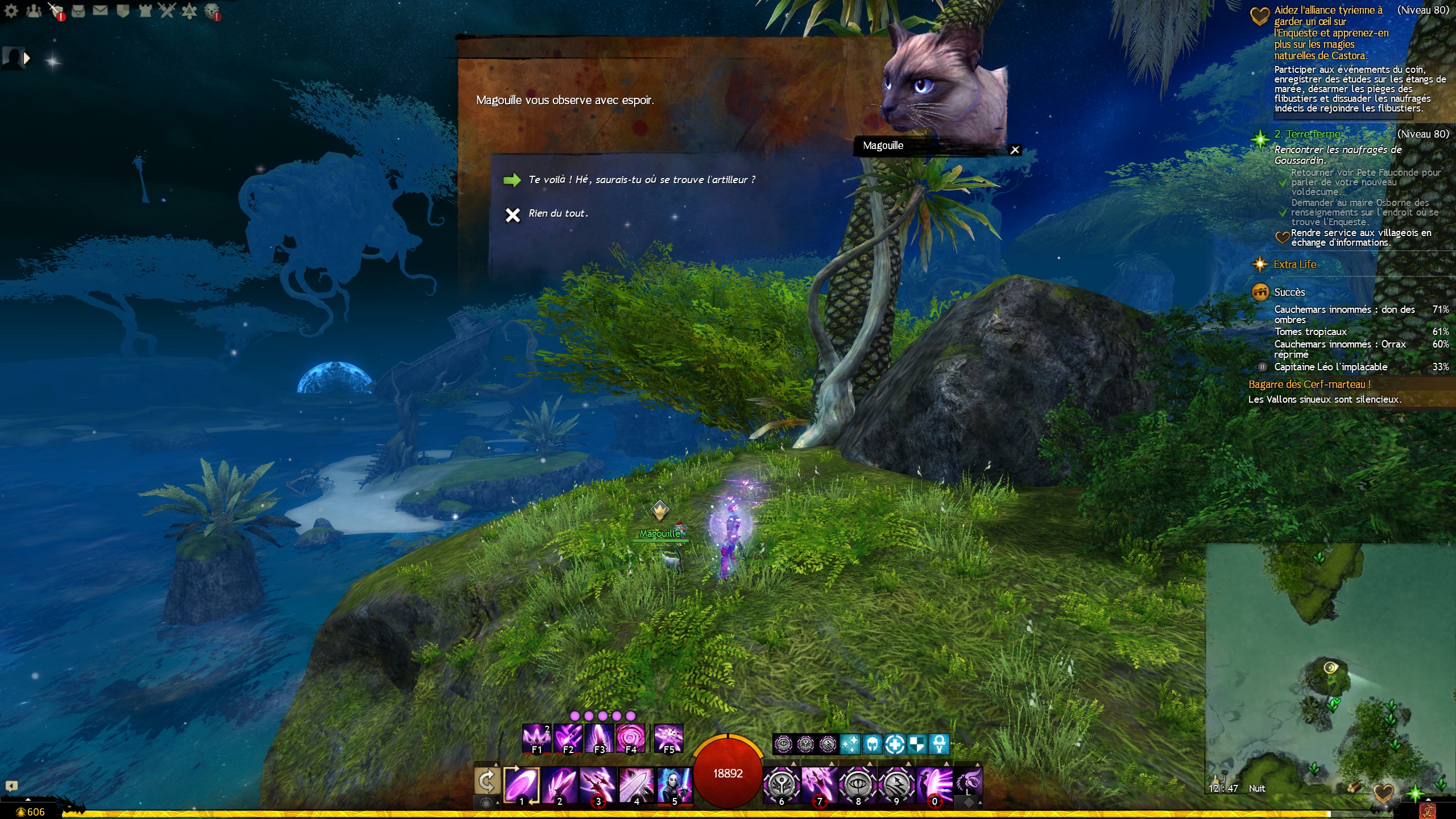The image size is (1456, 819).
Task: Activate the F1 shatter skill
Action: [536, 738]
